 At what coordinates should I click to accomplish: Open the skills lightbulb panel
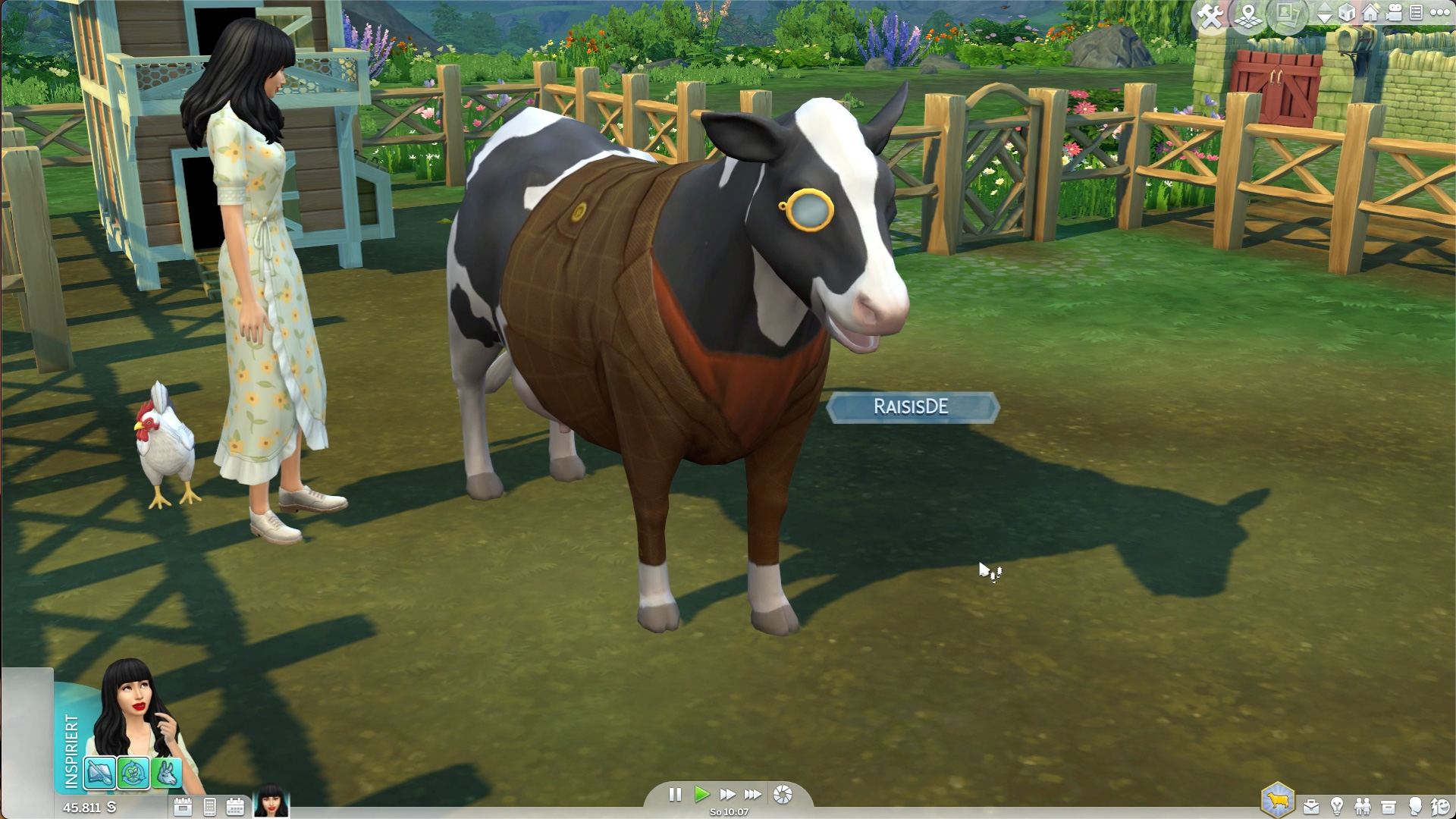(x=1337, y=806)
